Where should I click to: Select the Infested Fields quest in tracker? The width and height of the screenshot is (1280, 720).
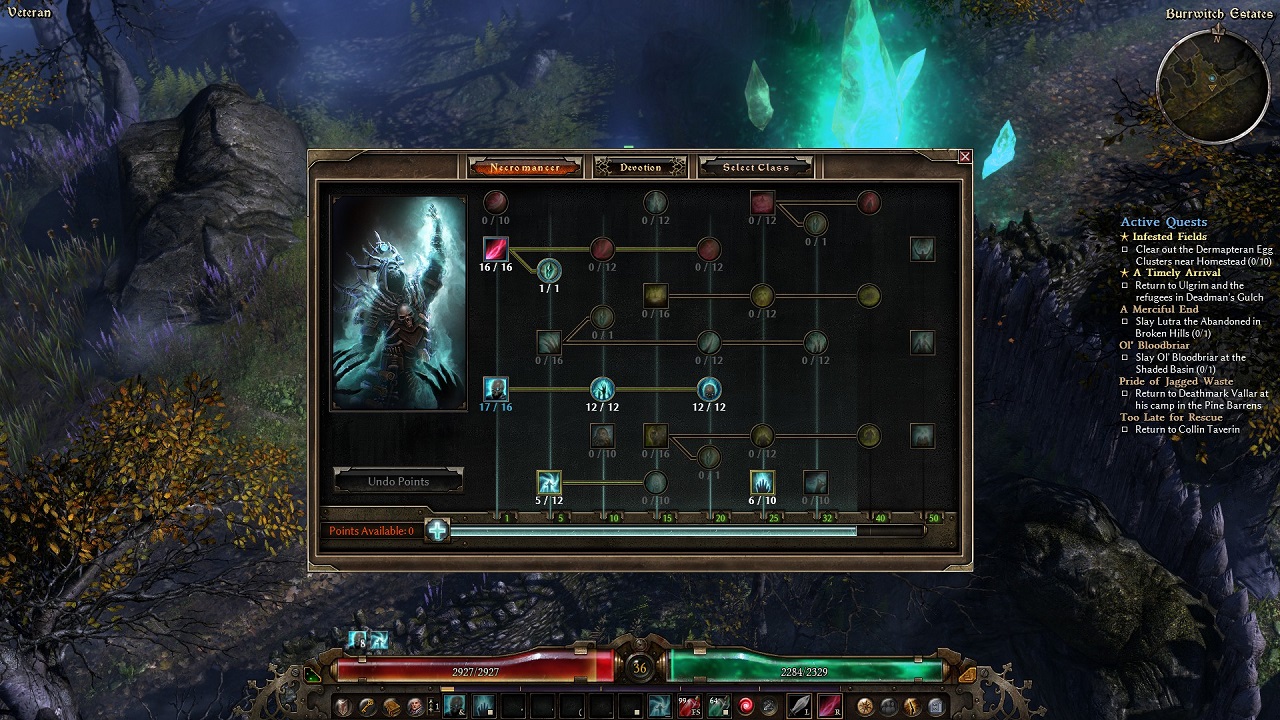1169,237
